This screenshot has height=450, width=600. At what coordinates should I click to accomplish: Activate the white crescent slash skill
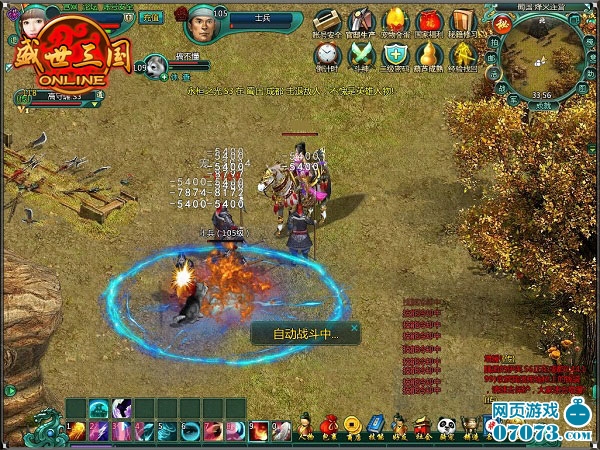pyautogui.click(x=123, y=408)
